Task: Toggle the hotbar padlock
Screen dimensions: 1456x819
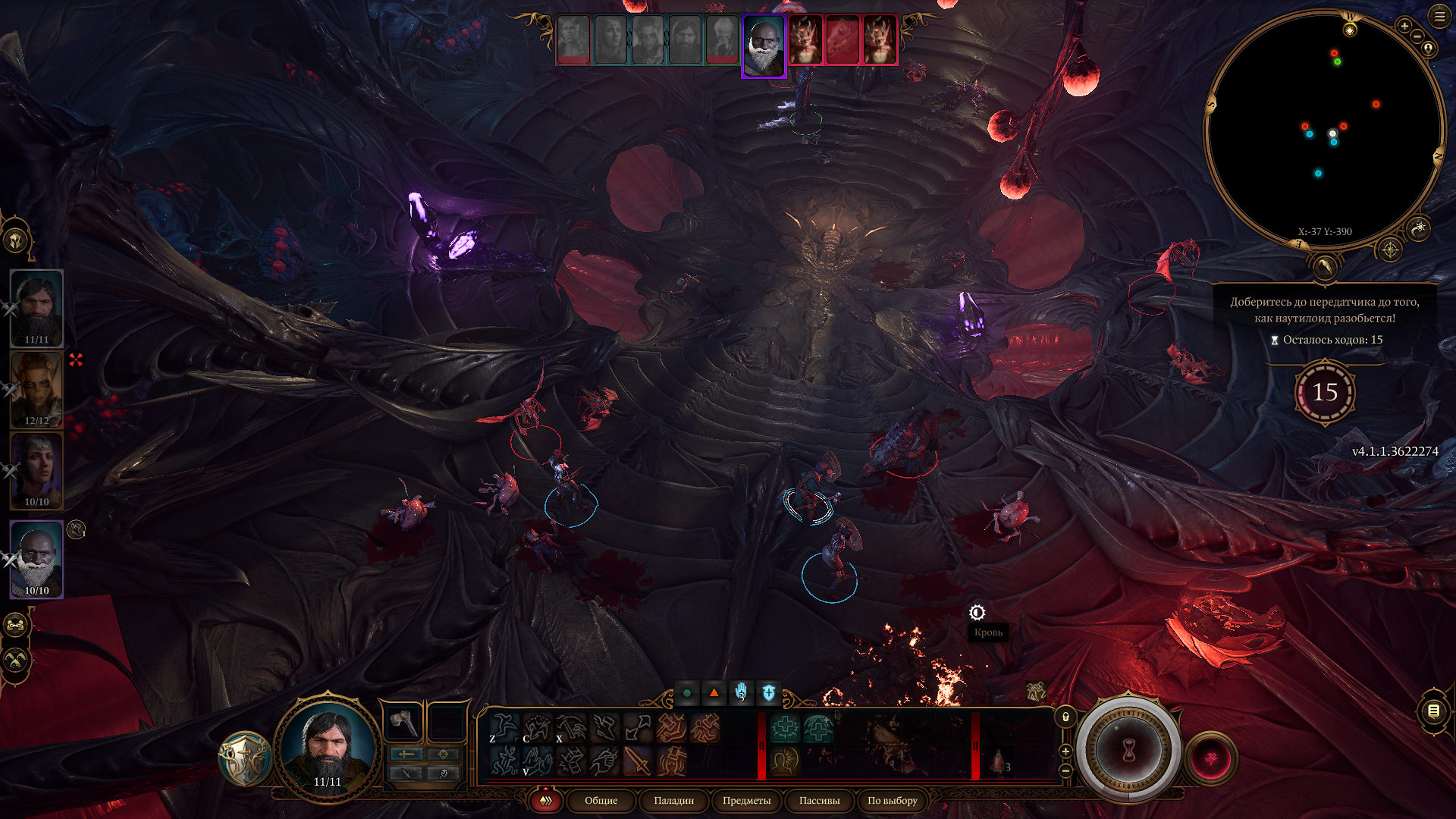Action: (x=1065, y=717)
